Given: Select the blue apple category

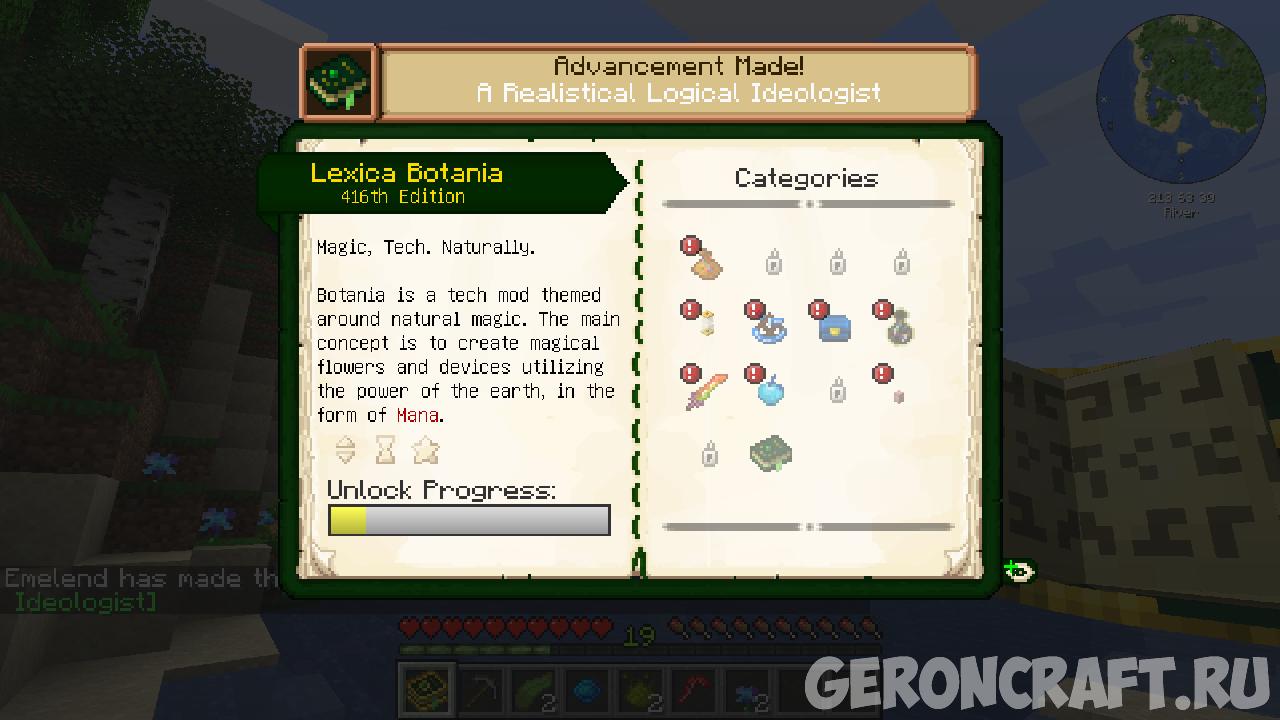Looking at the screenshot, I should [x=770, y=389].
